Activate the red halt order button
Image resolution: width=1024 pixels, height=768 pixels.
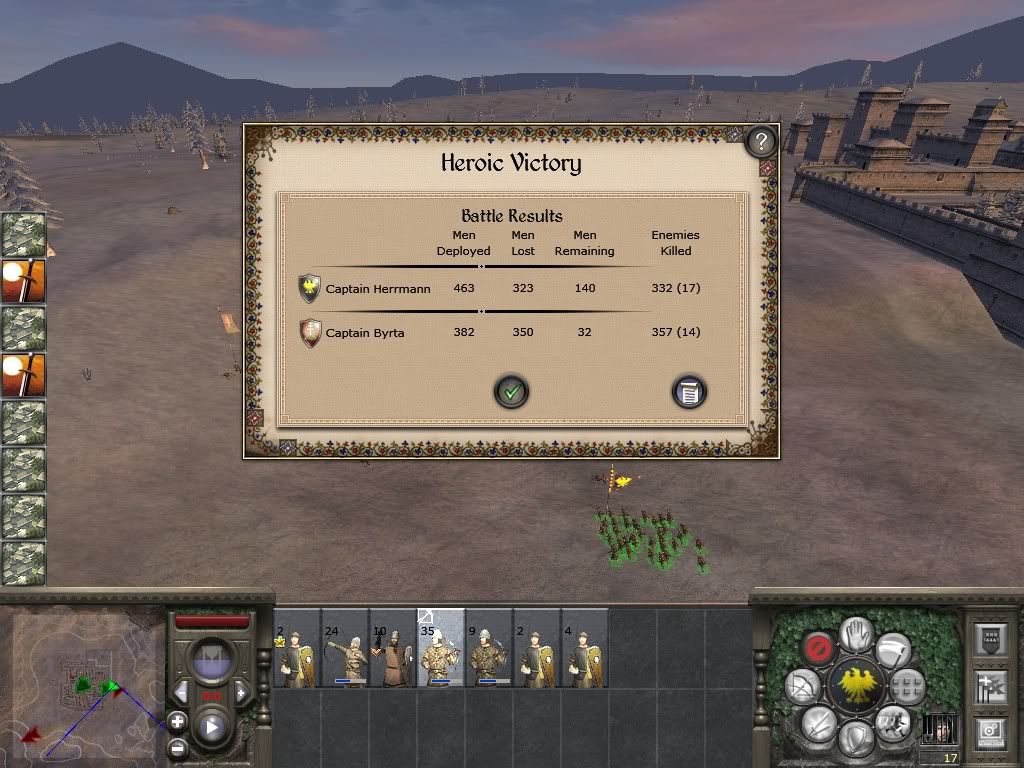pyautogui.click(x=818, y=648)
